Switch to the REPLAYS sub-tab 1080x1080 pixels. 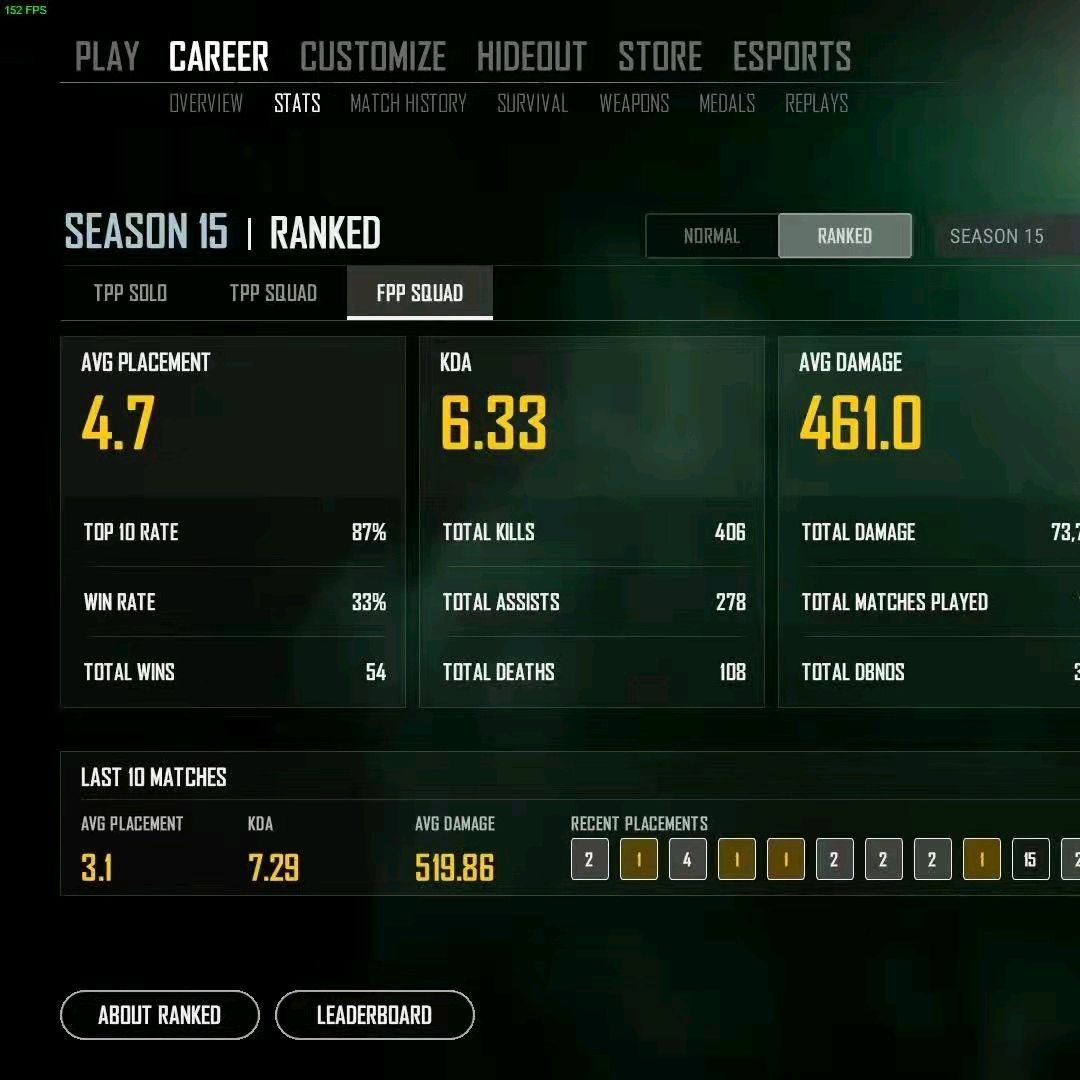coord(816,103)
